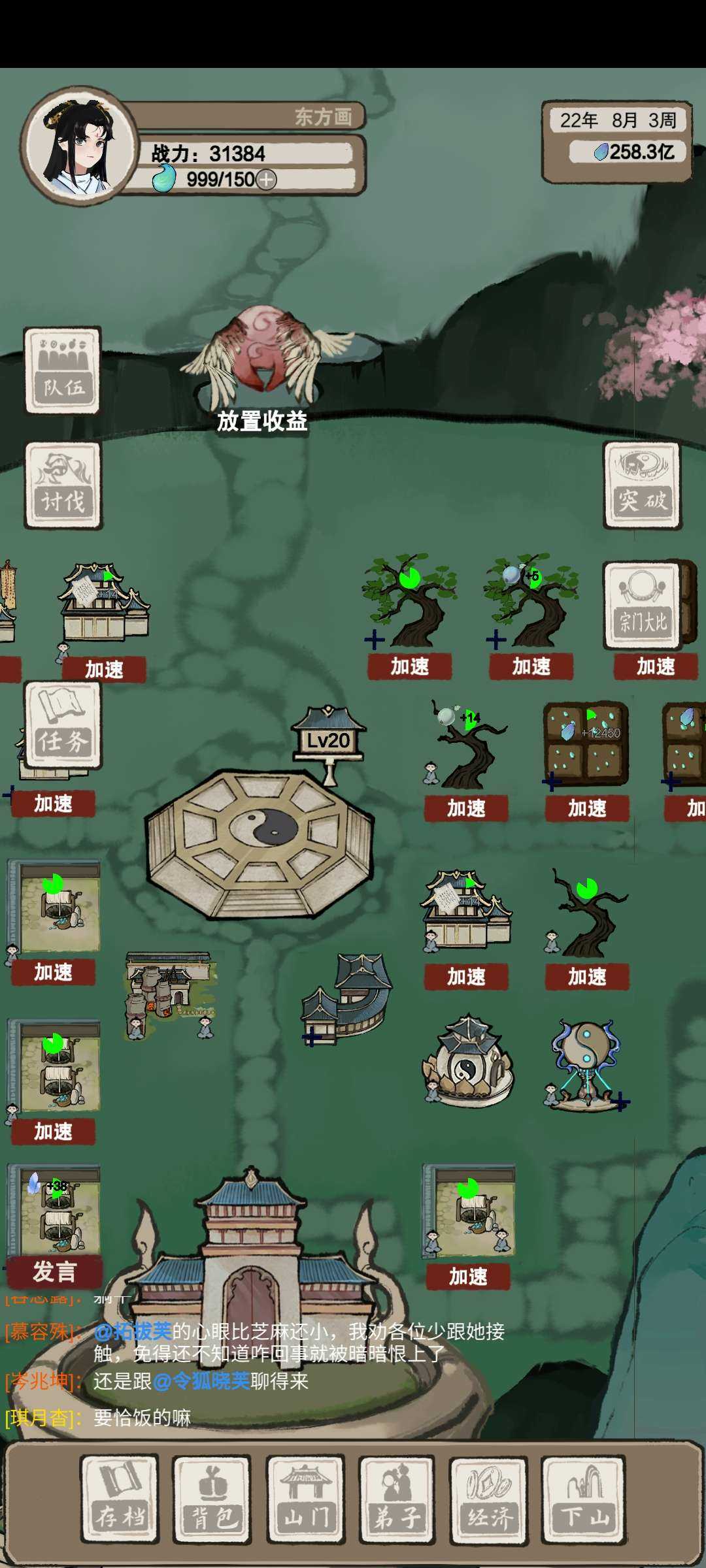Open the 背包 backpack
This screenshot has width=706, height=1568.
[x=212, y=1499]
